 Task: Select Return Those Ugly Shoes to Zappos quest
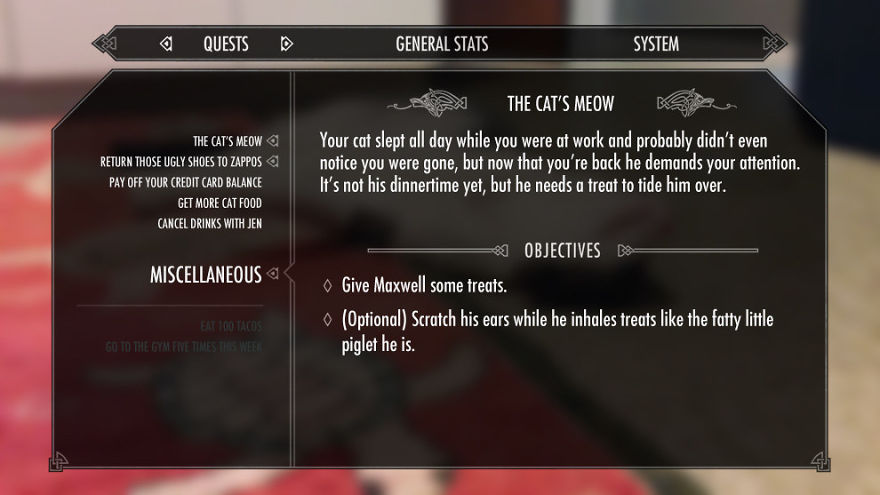[181, 162]
